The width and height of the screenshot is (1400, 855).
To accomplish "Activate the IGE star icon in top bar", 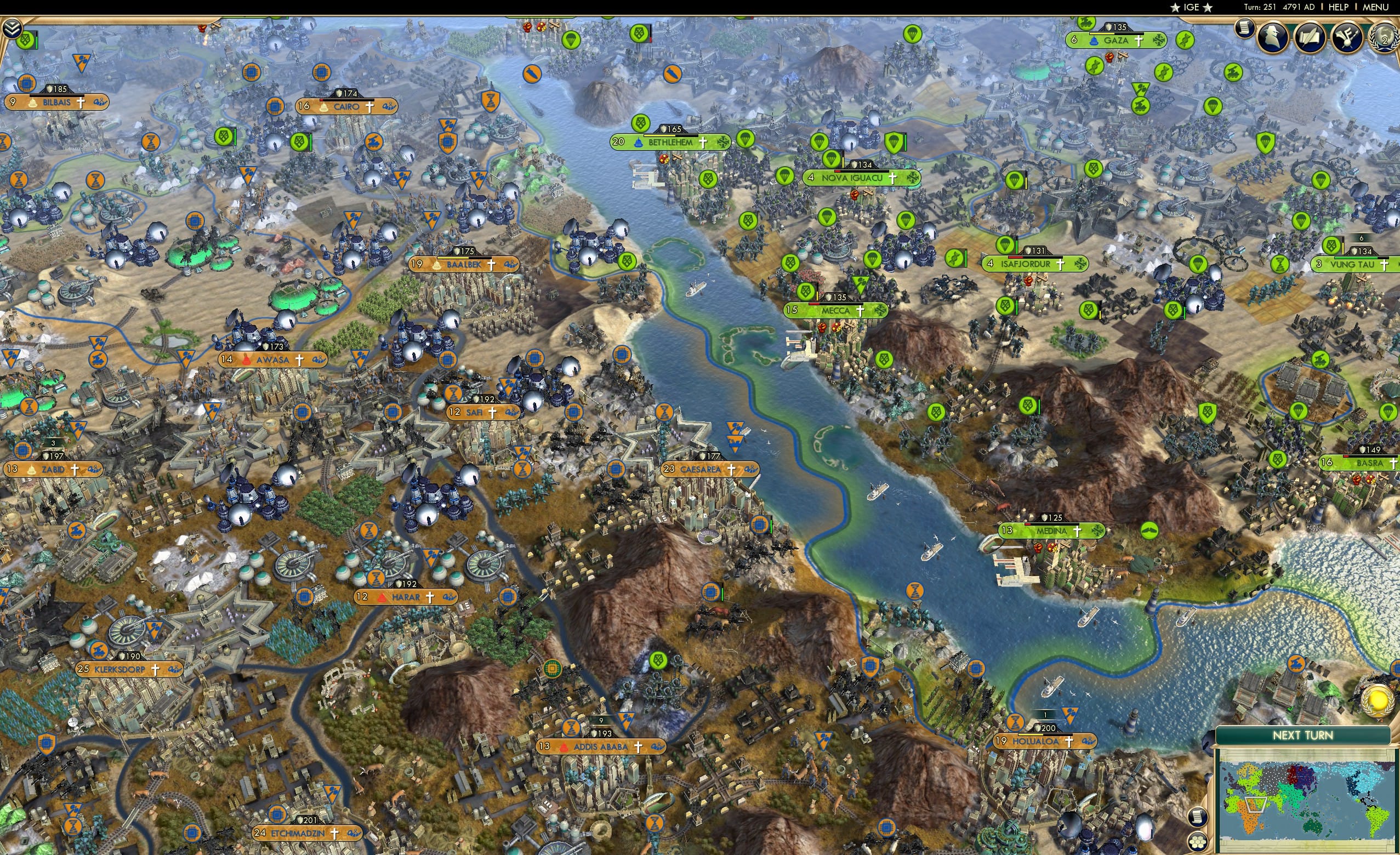I will point(1176,7).
